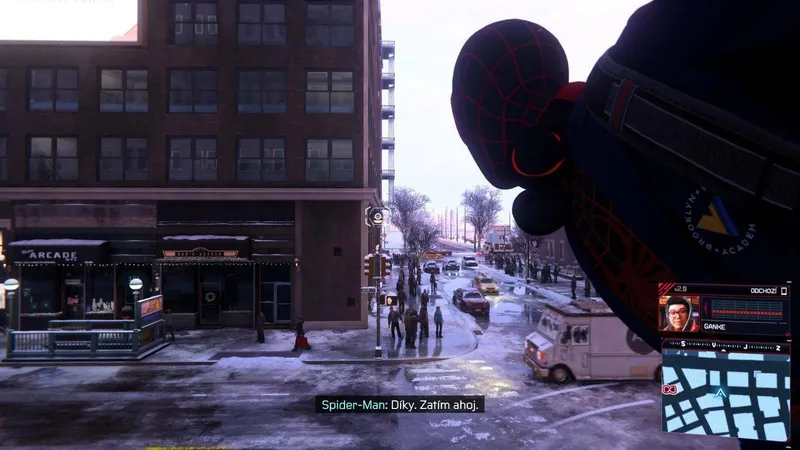Click the compass strip above the minimap

pyautogui.click(x=725, y=345)
